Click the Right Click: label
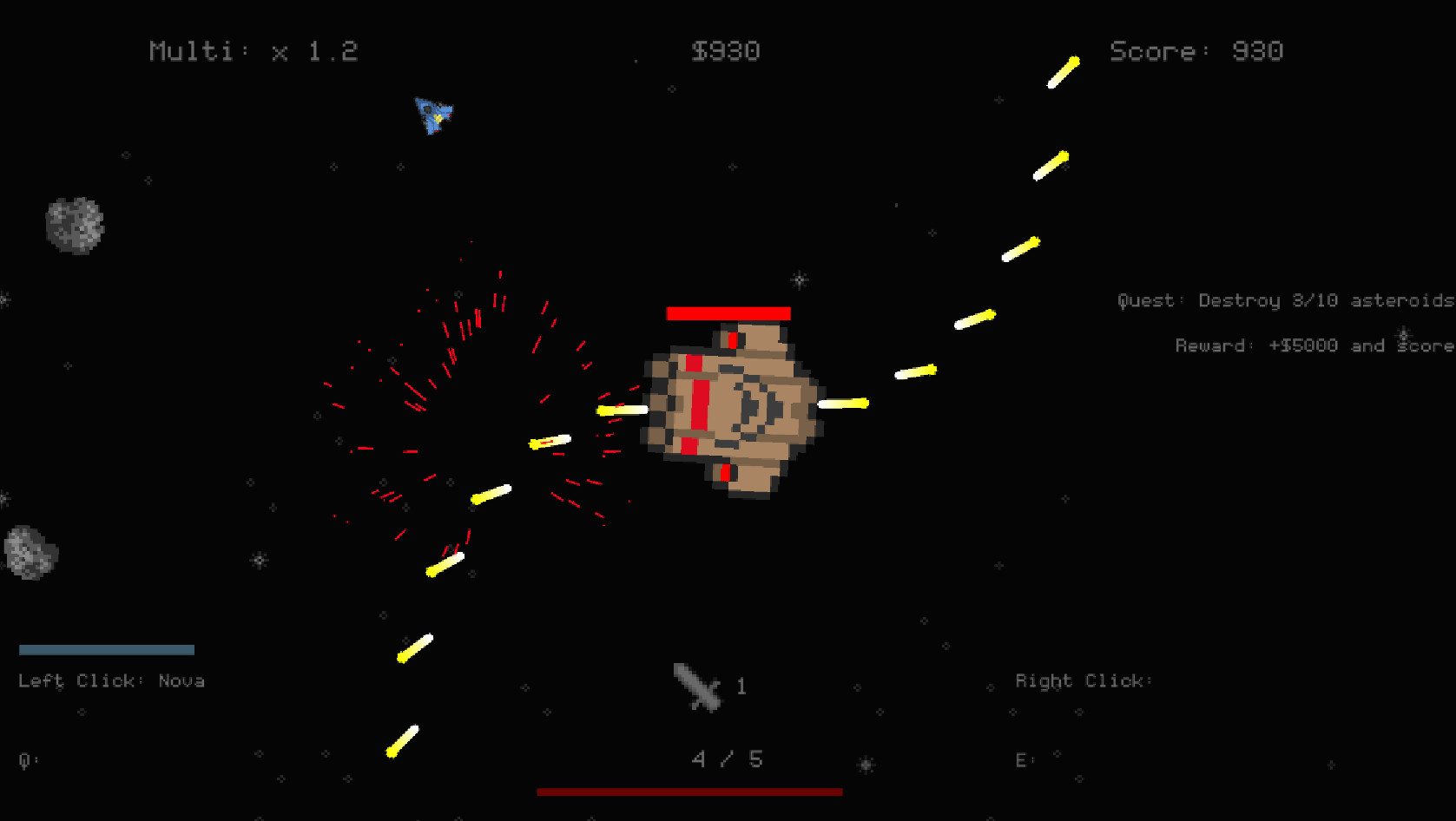This screenshot has width=1456, height=821. pyautogui.click(x=1082, y=680)
